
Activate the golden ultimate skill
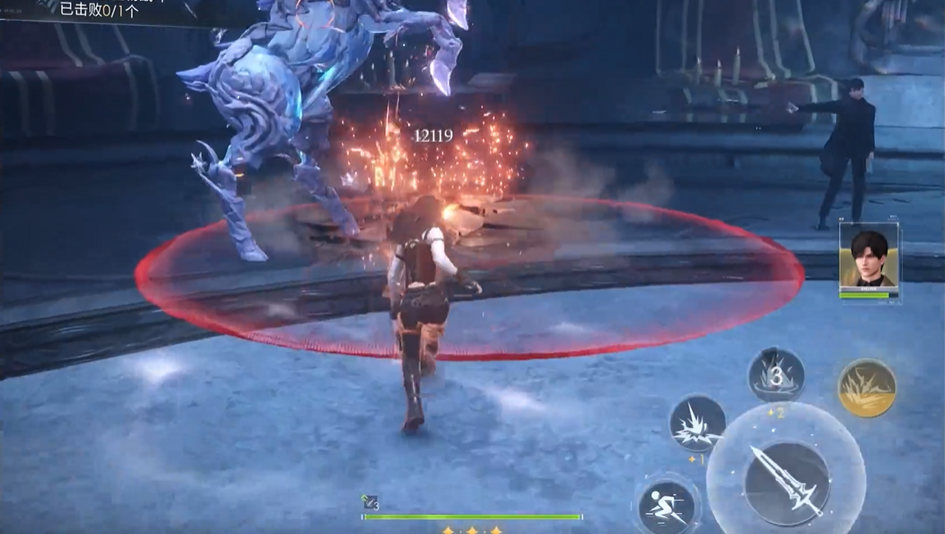point(867,387)
